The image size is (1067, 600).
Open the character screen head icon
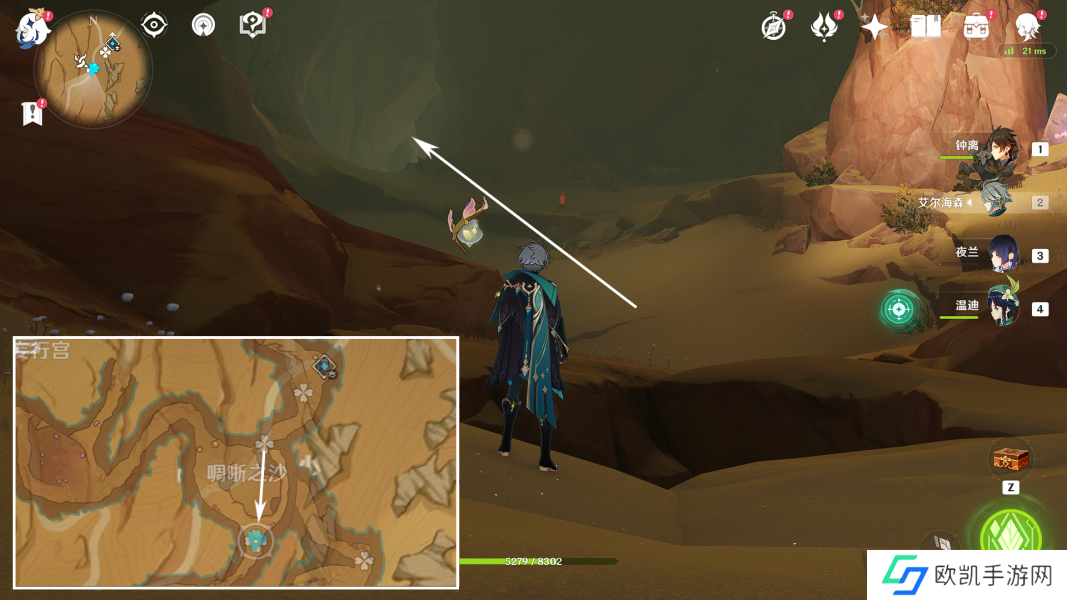(x=1027, y=27)
